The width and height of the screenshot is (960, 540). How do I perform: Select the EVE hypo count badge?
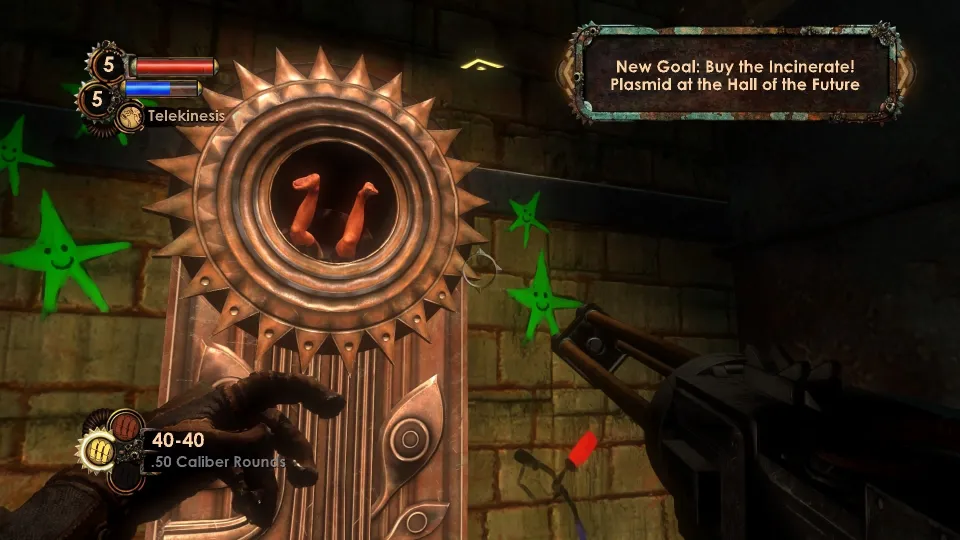tap(96, 97)
